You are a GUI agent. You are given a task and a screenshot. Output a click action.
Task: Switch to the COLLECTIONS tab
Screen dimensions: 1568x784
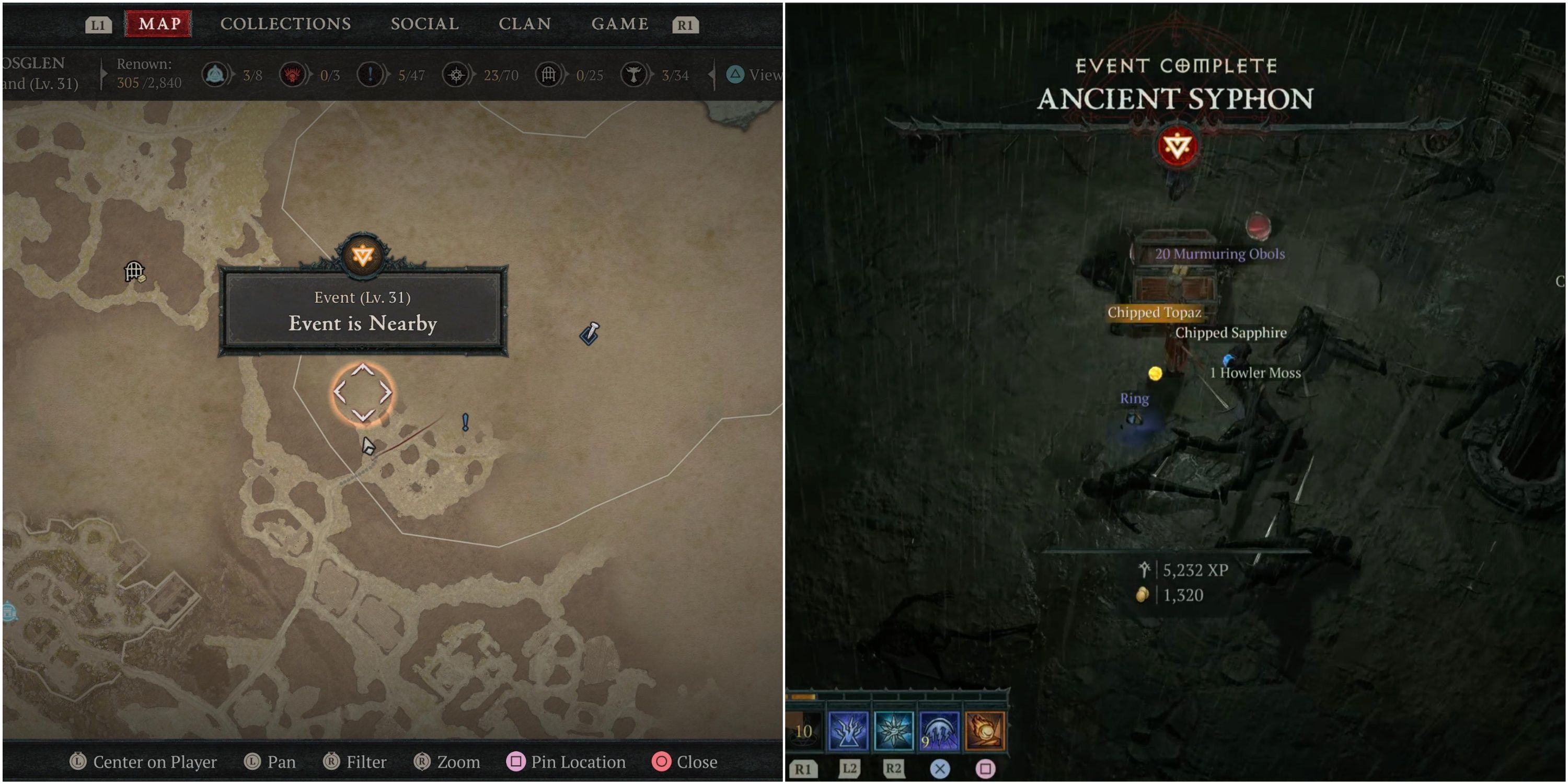[x=285, y=24]
